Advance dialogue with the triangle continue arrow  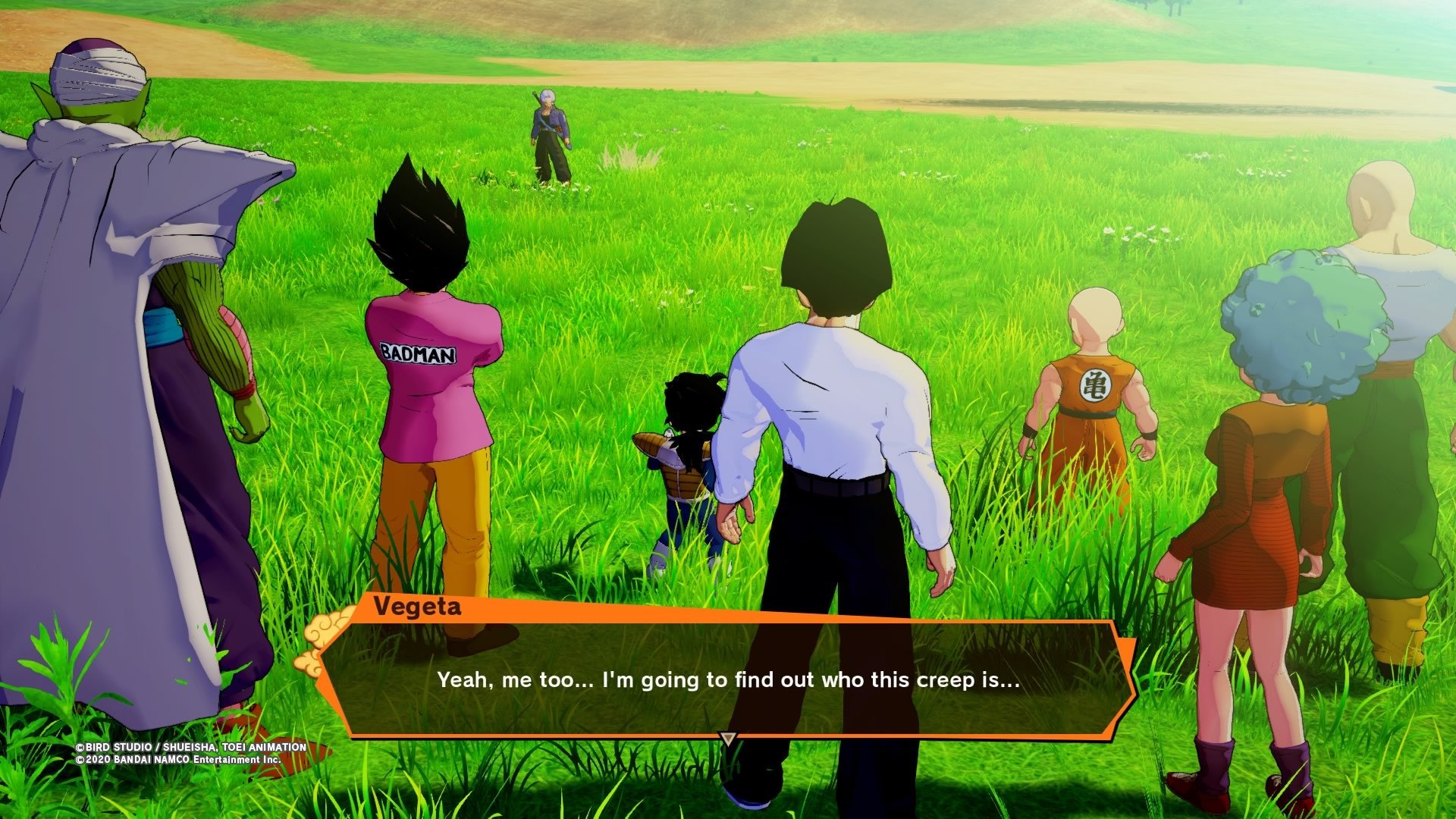point(728,738)
